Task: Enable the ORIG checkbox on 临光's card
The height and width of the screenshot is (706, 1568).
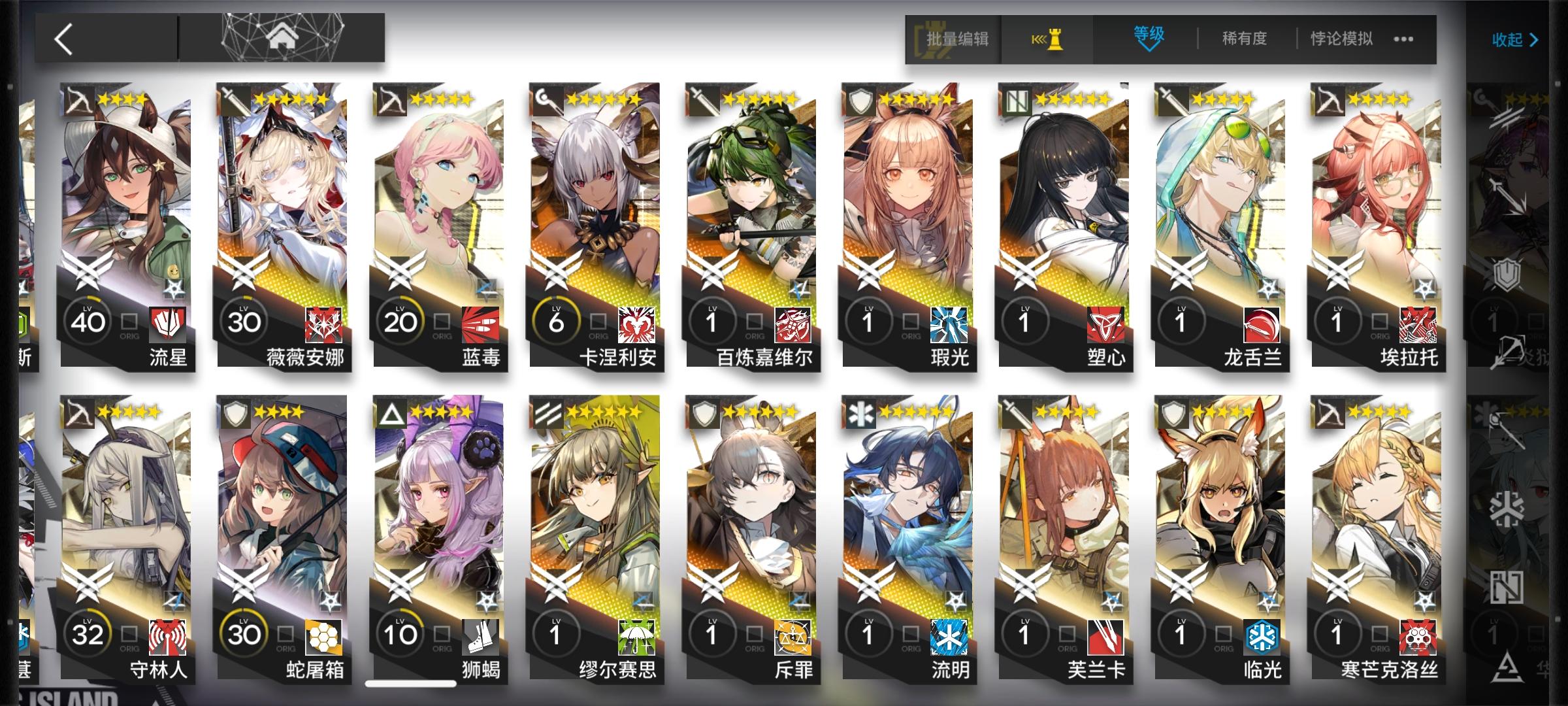Action: 1224,635
